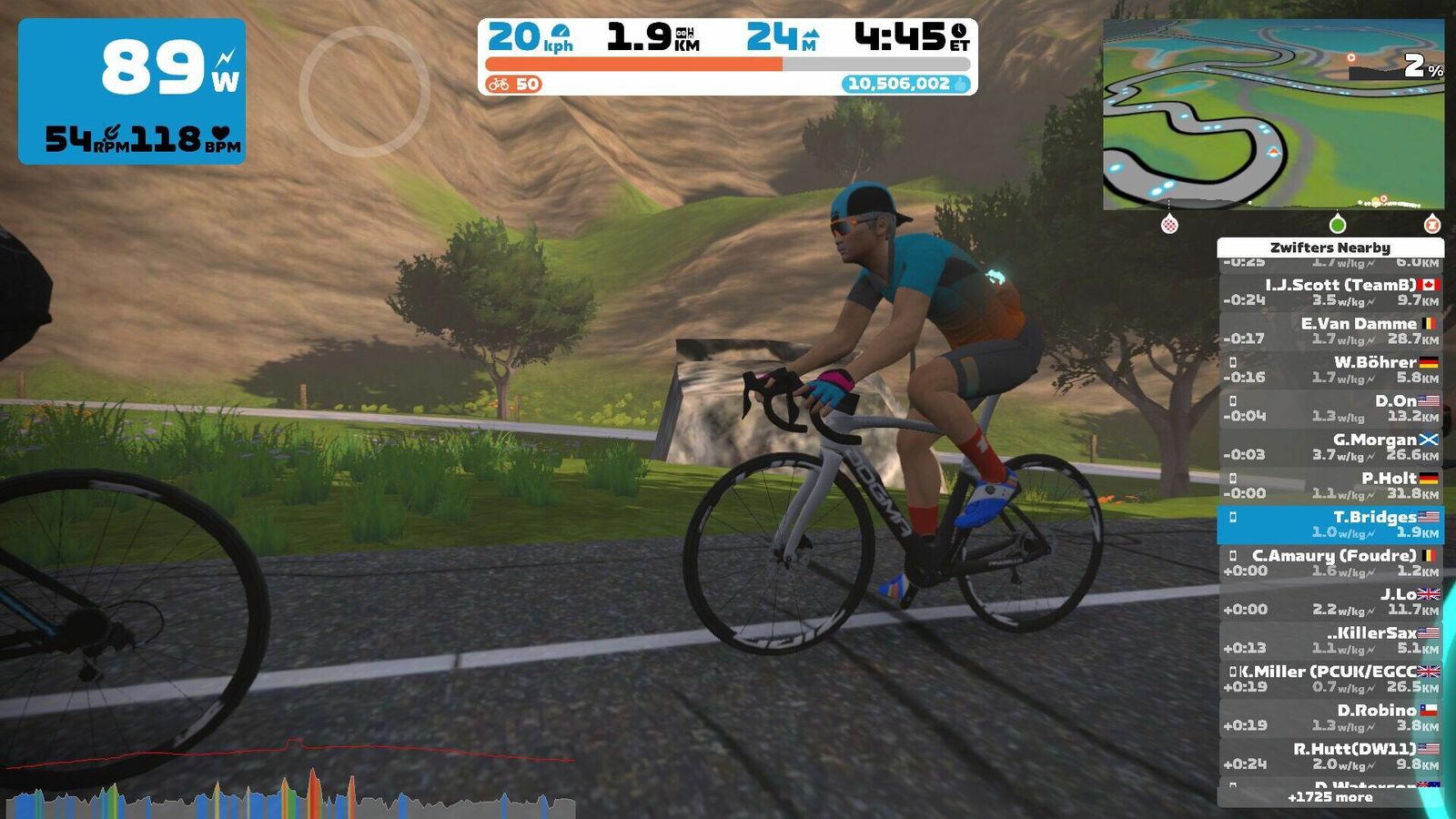Select J.Lo in Zwifters Nearby

1330,602
